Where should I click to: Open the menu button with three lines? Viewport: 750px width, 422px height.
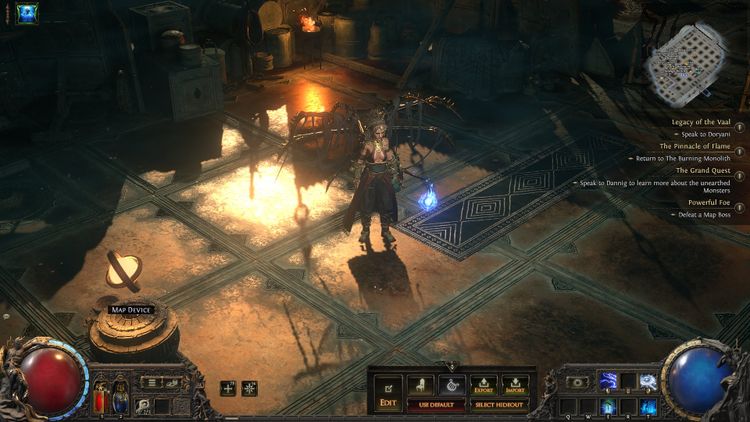point(151,382)
